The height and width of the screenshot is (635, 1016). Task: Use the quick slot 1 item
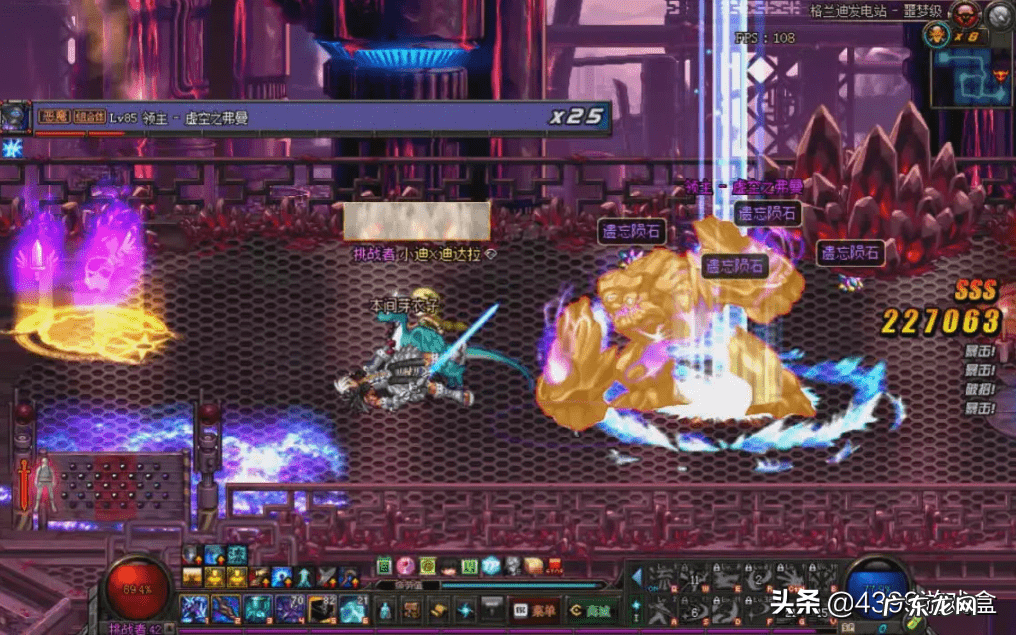(192, 607)
